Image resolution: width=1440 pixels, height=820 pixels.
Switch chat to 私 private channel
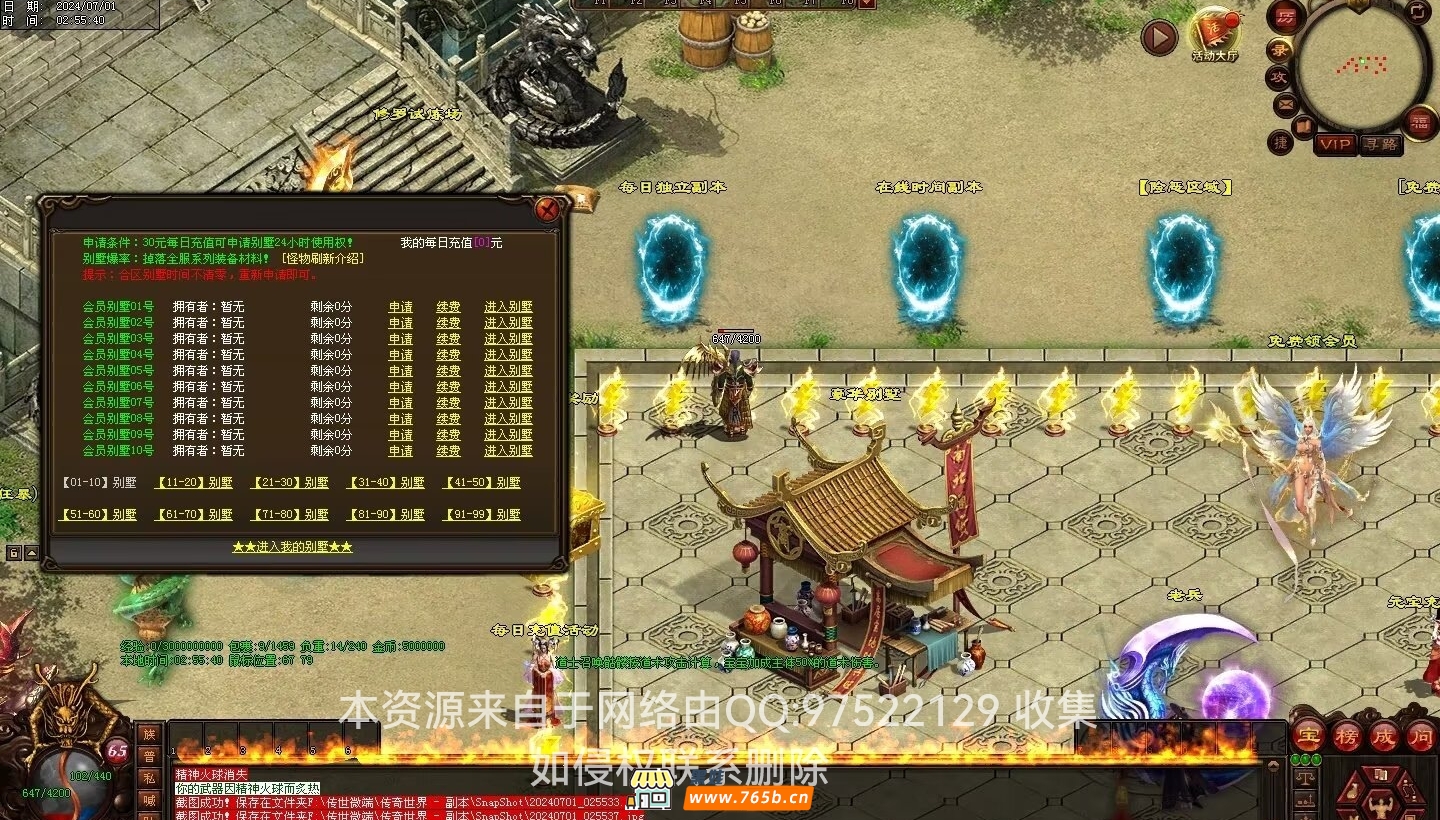pyautogui.click(x=149, y=778)
